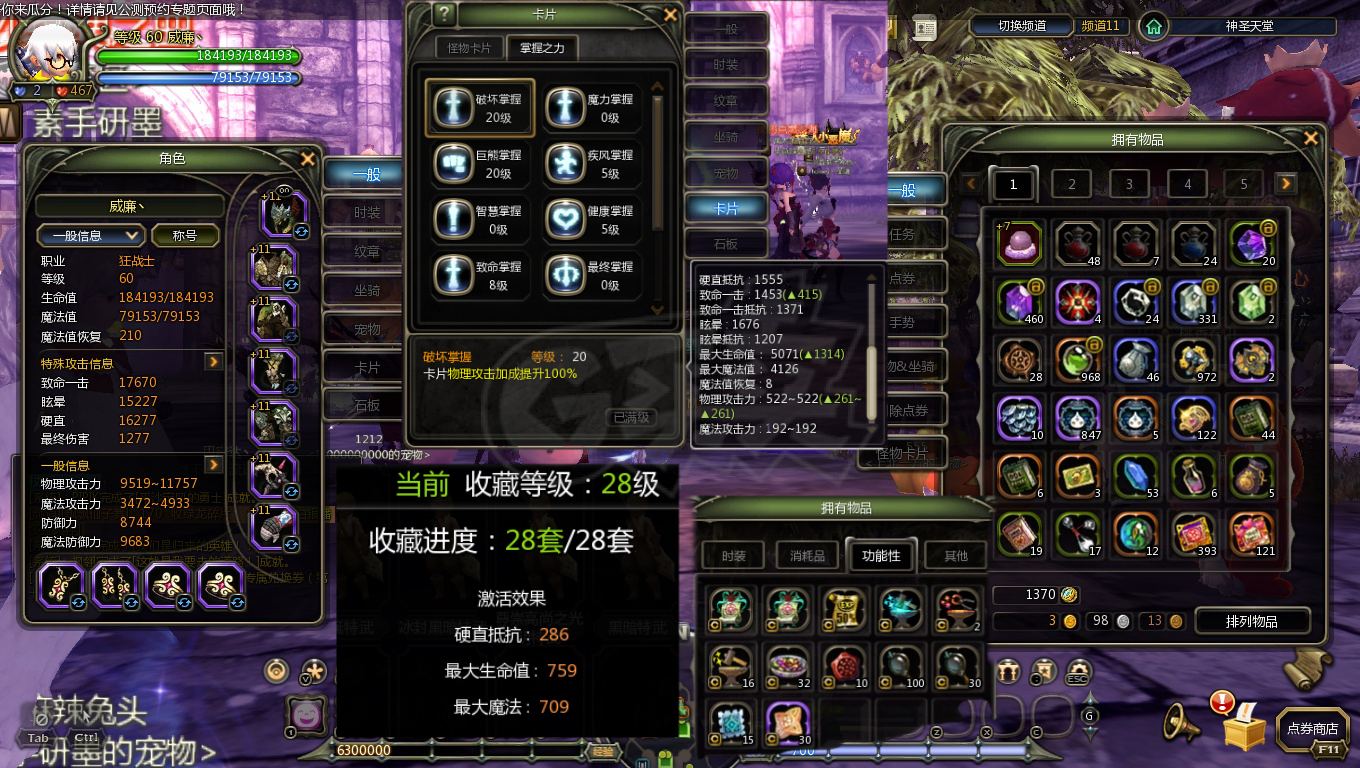Open the 频道11 channel selector

1100,26
